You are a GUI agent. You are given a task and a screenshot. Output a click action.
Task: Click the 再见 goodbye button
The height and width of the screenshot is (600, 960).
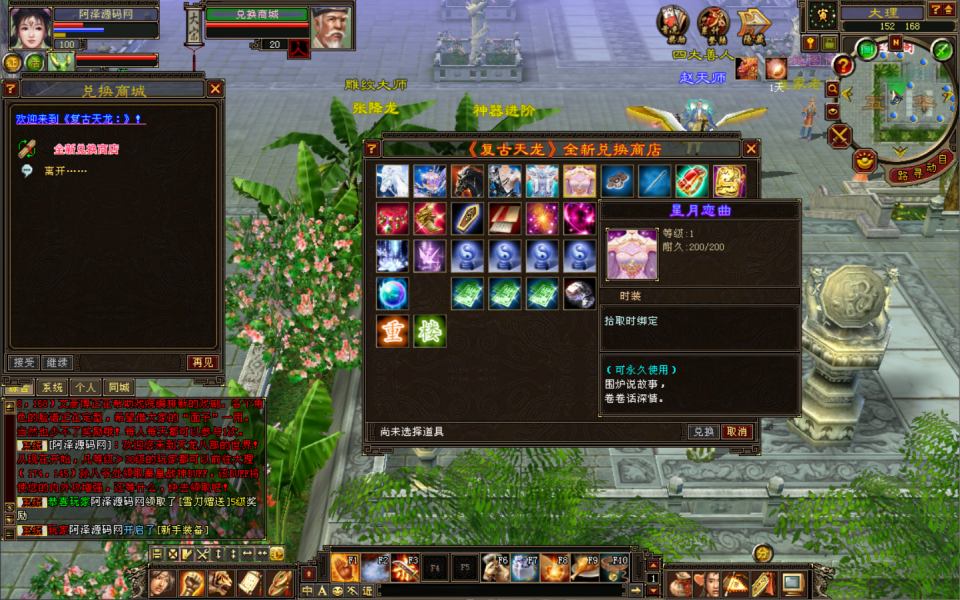[x=202, y=362]
